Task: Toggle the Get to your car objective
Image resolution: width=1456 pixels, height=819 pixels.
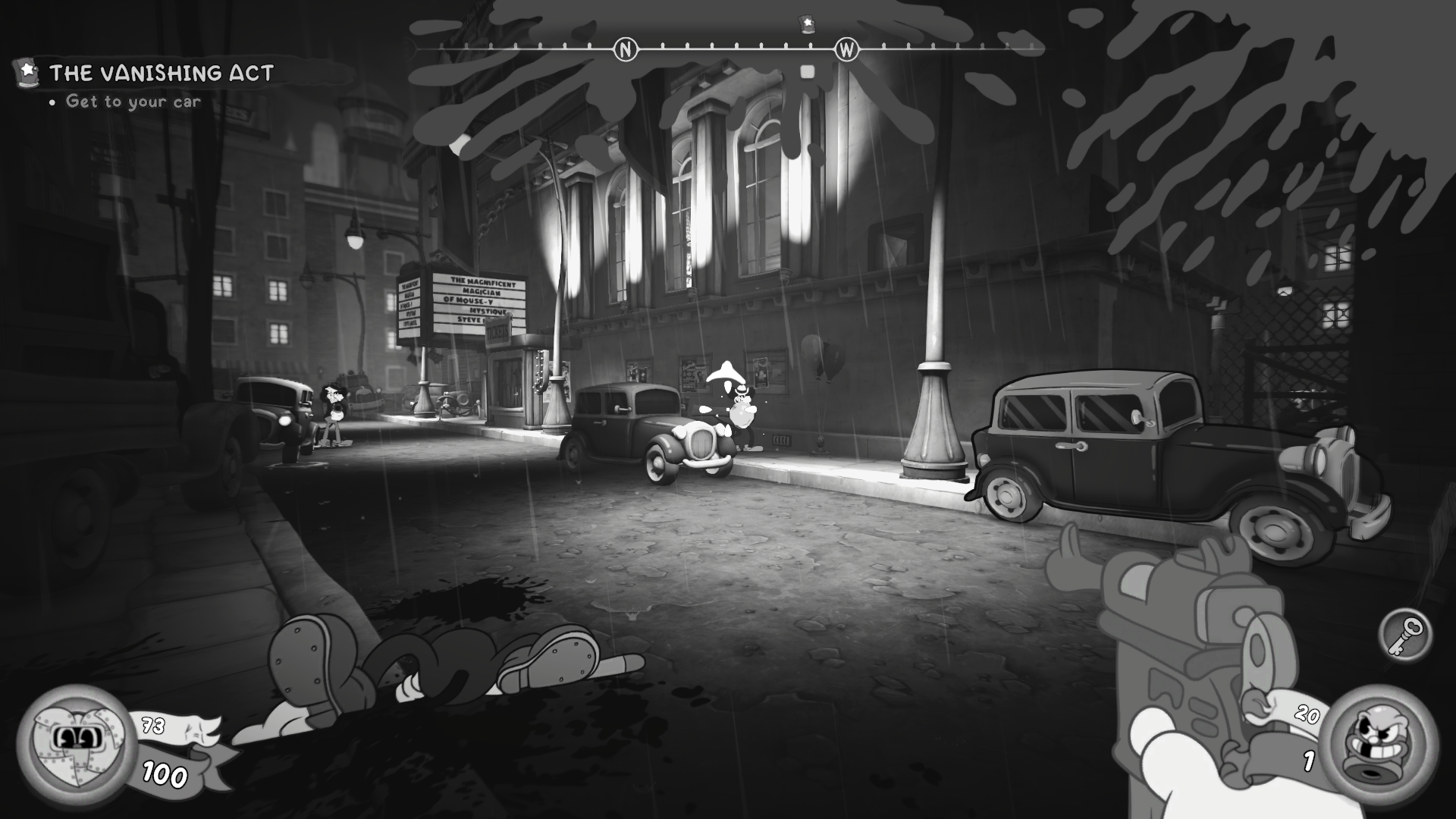Action: tap(133, 101)
